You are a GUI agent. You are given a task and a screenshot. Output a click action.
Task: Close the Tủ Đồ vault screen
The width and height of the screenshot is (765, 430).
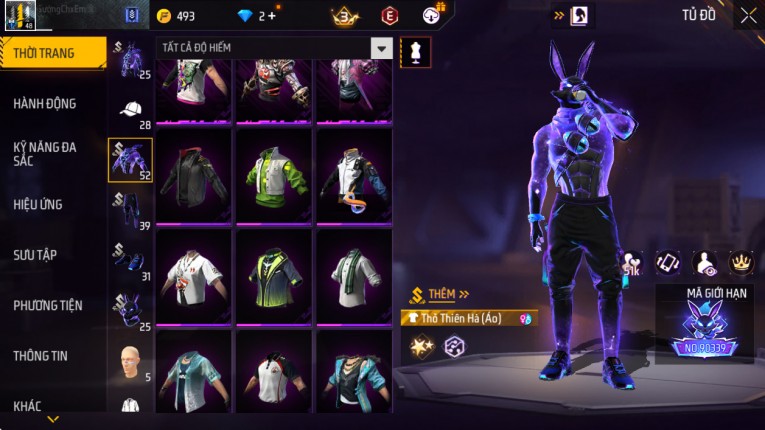(x=748, y=15)
